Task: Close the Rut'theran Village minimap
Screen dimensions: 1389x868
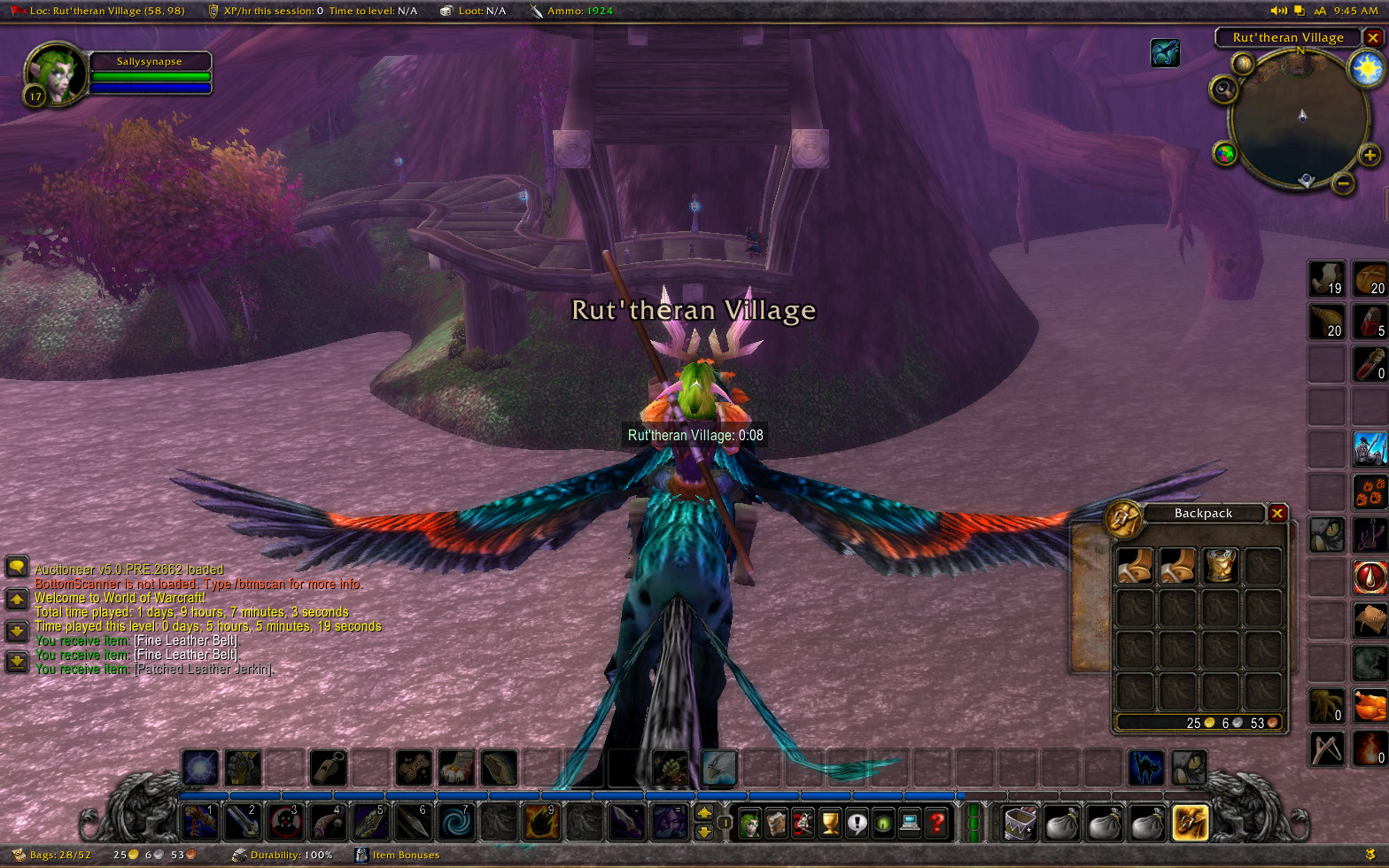Action: (1373, 38)
